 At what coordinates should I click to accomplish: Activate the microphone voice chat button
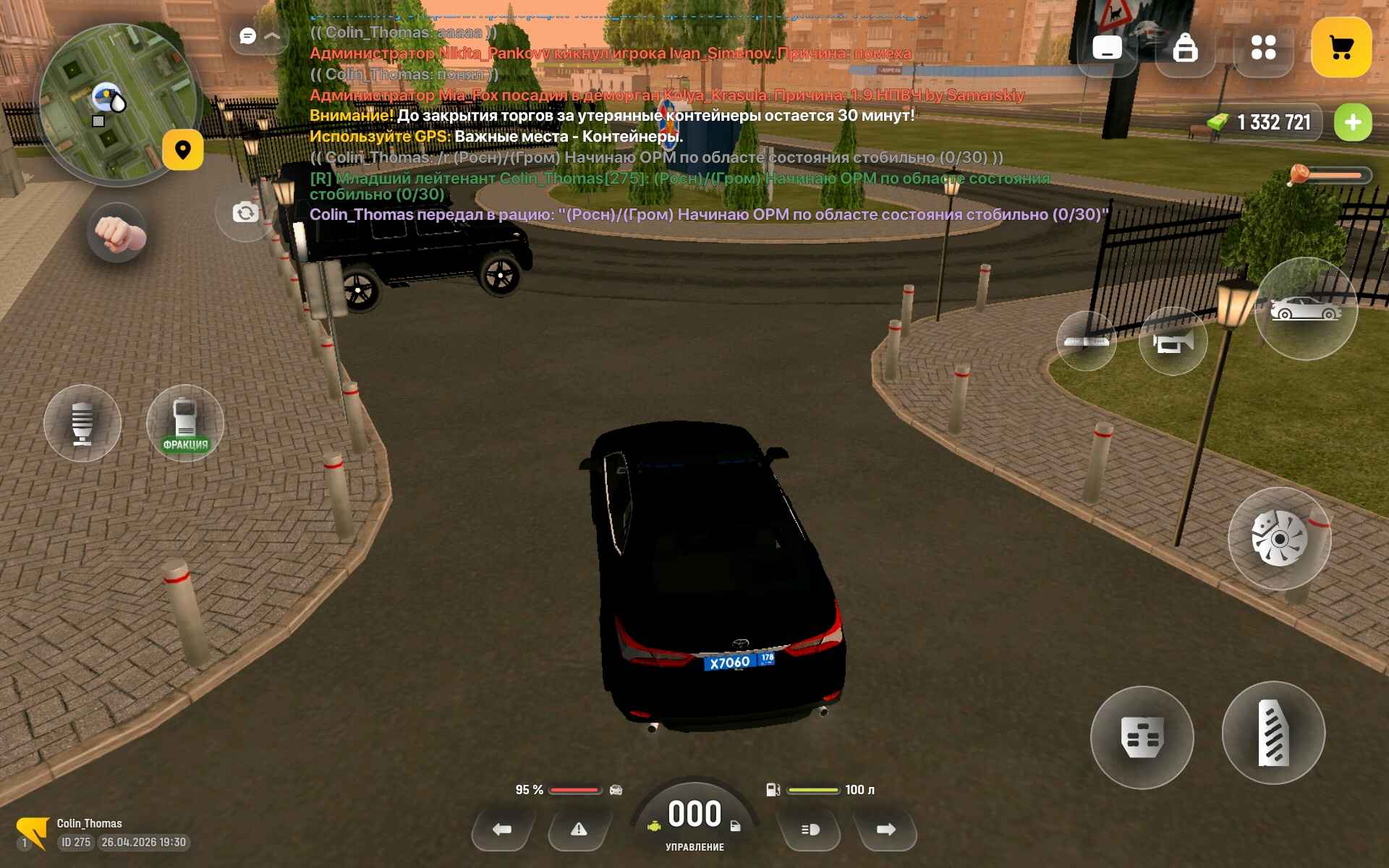point(82,423)
